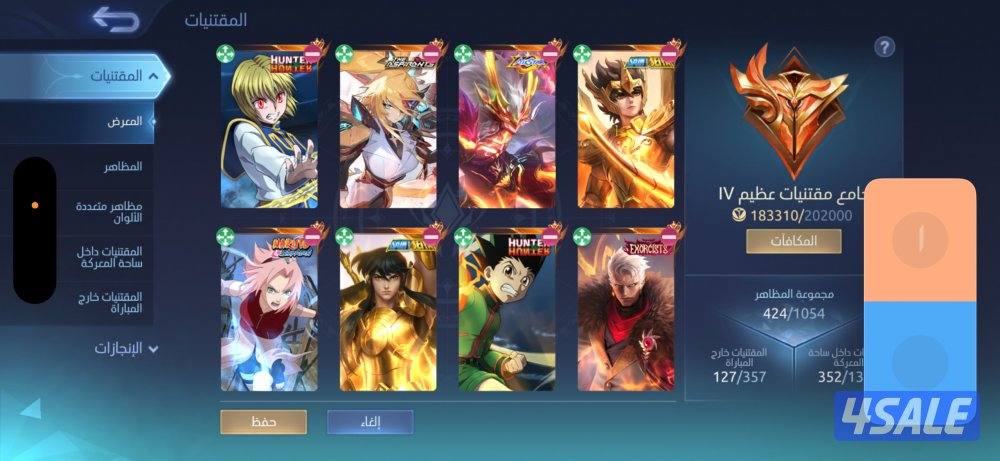Open المقتنيات خارج المباراة entry
This screenshot has width=1000, height=461.
(x=113, y=303)
